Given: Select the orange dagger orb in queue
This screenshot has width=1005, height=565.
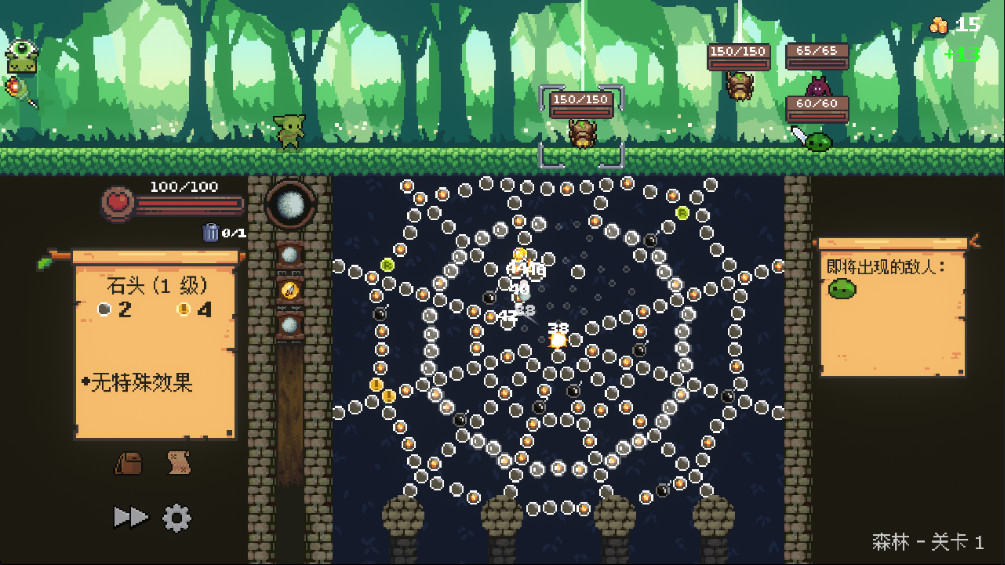Looking at the screenshot, I should point(290,290).
